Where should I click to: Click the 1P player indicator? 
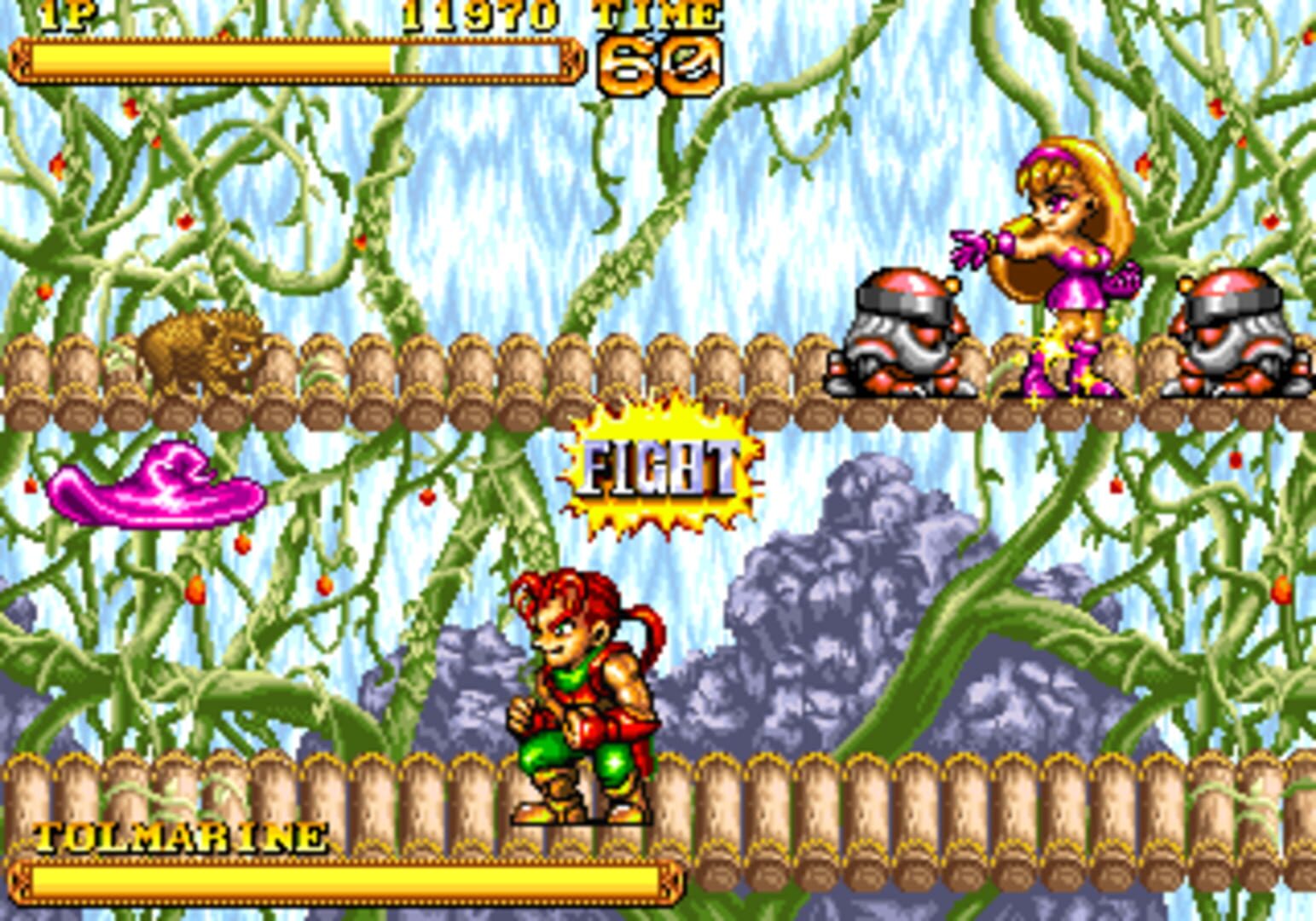tap(68, 14)
